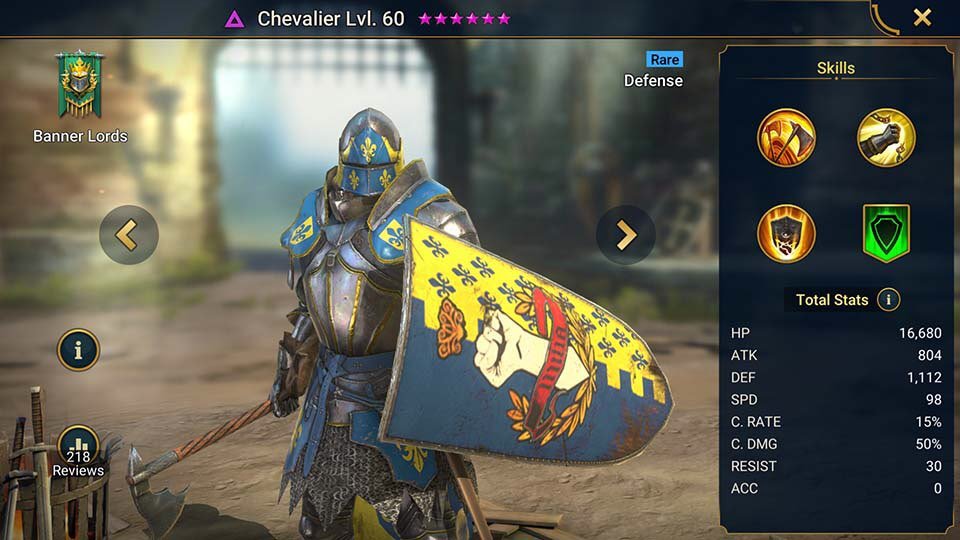Close the champion details screen
Viewport: 960px width, 540px height.
[x=922, y=17]
